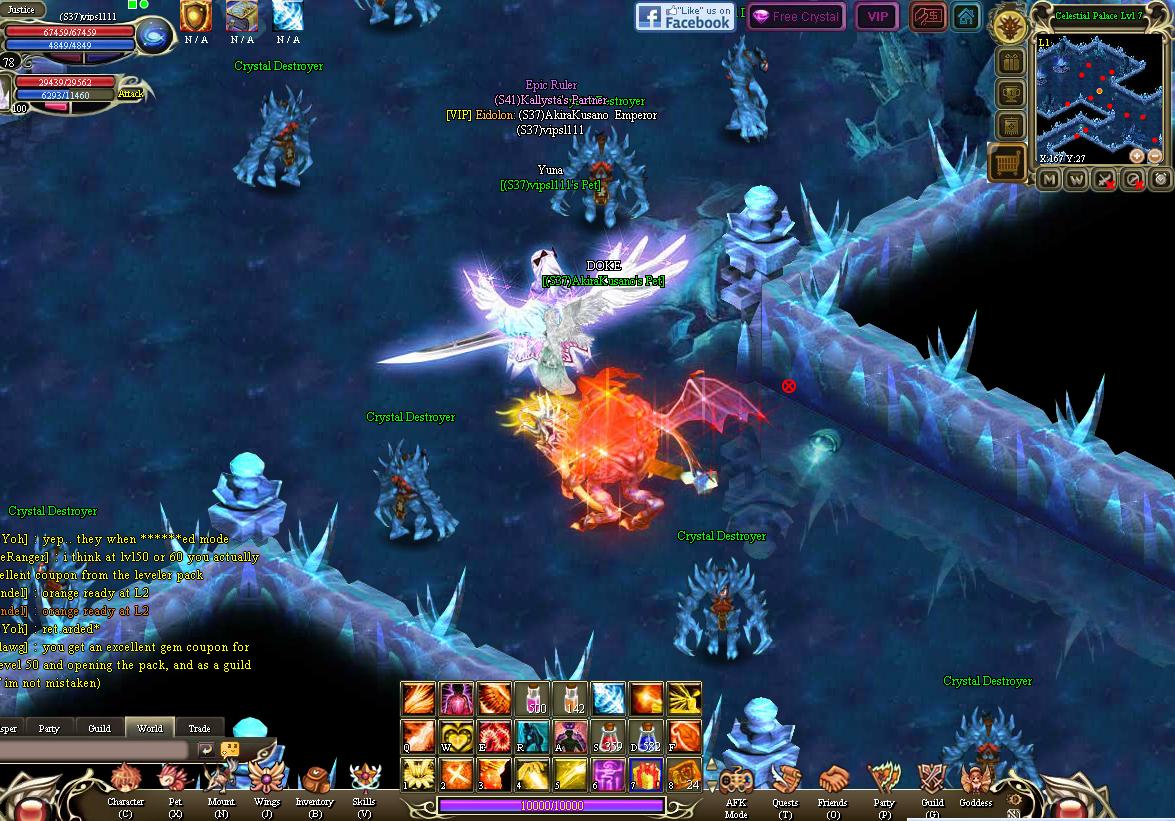Image resolution: width=1175 pixels, height=821 pixels.
Task: Switch chat to the Trade tab
Action: tap(199, 728)
